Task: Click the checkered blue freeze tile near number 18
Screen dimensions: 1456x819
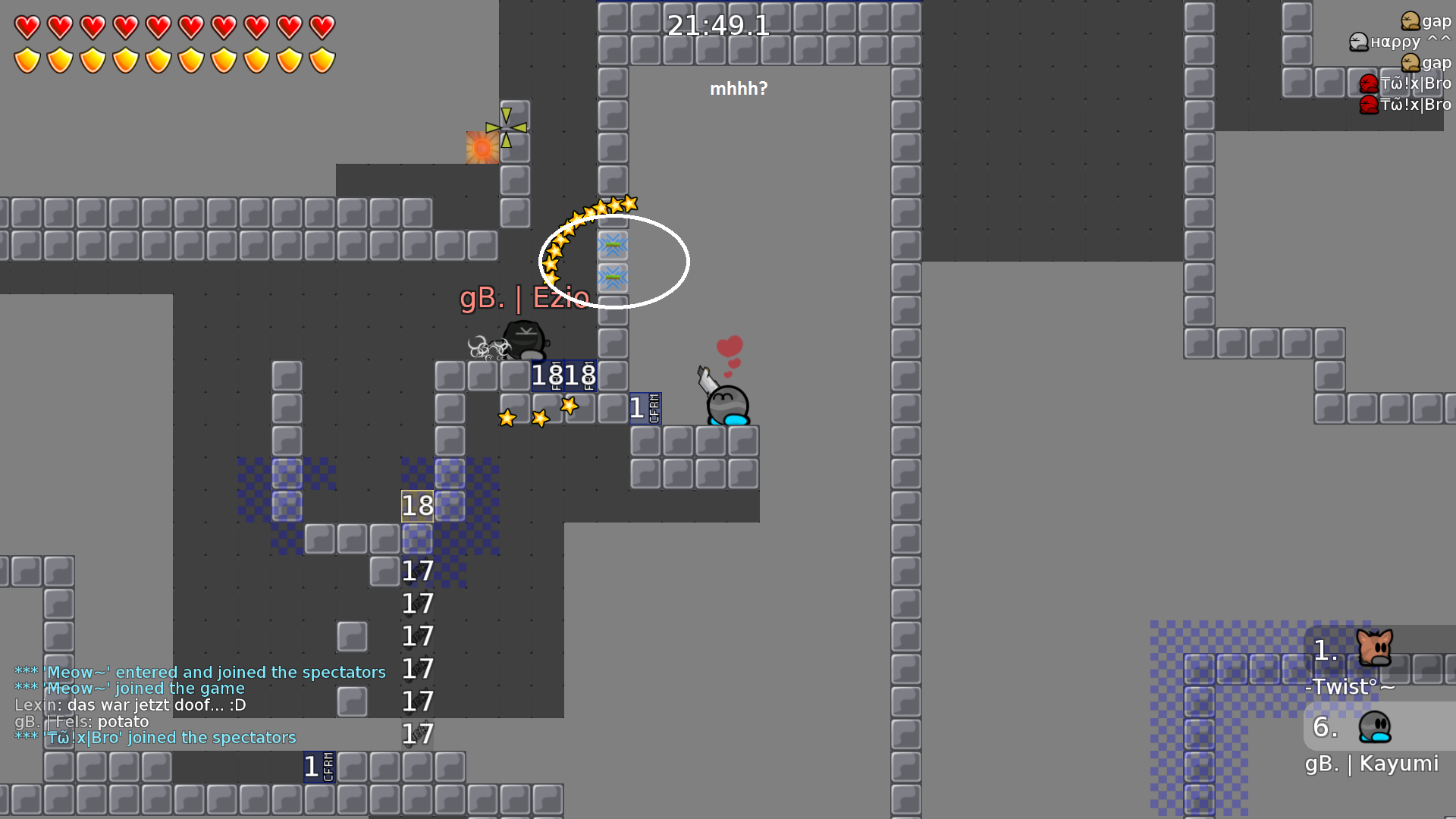Action: [x=450, y=507]
